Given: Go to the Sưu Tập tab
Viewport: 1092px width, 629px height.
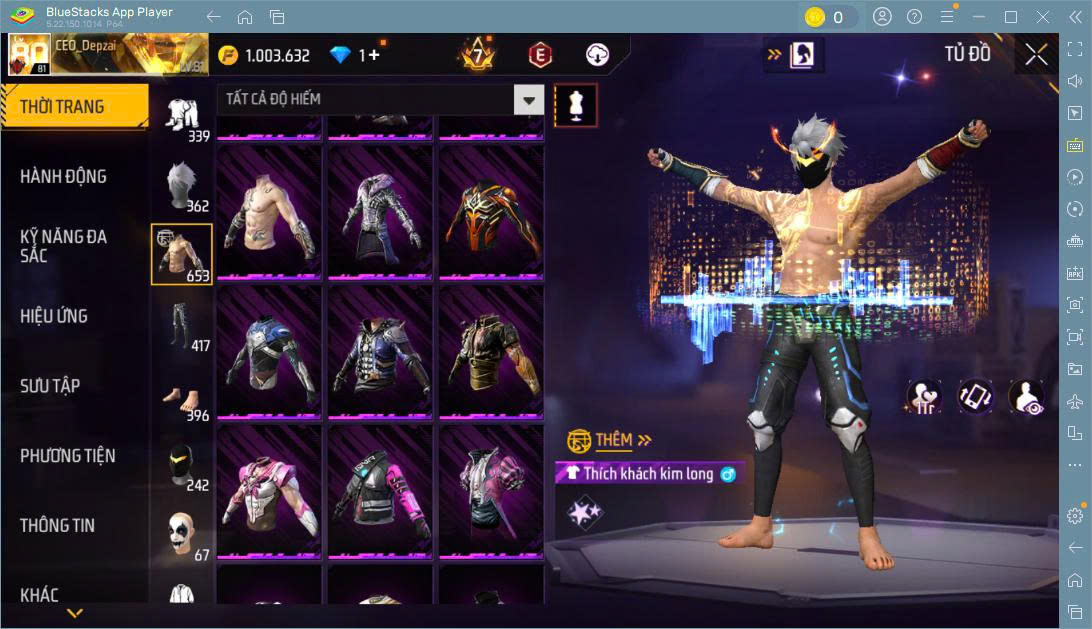Looking at the screenshot, I should pos(50,386).
